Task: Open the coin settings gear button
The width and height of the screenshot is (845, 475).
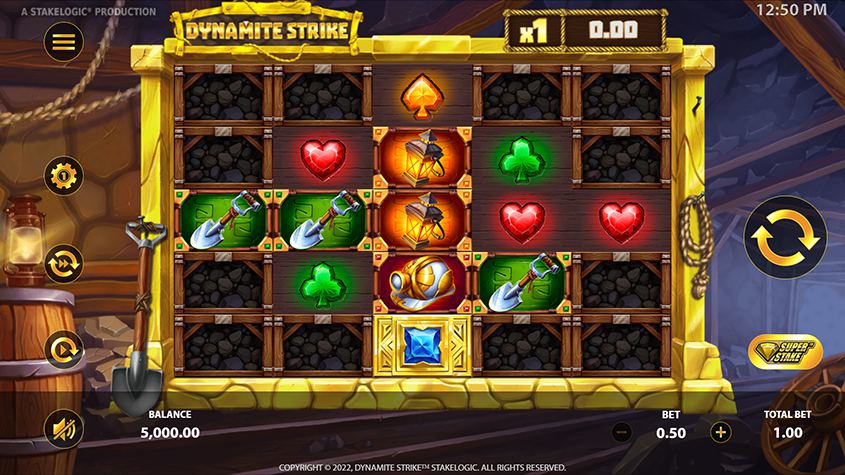Action: (x=64, y=176)
